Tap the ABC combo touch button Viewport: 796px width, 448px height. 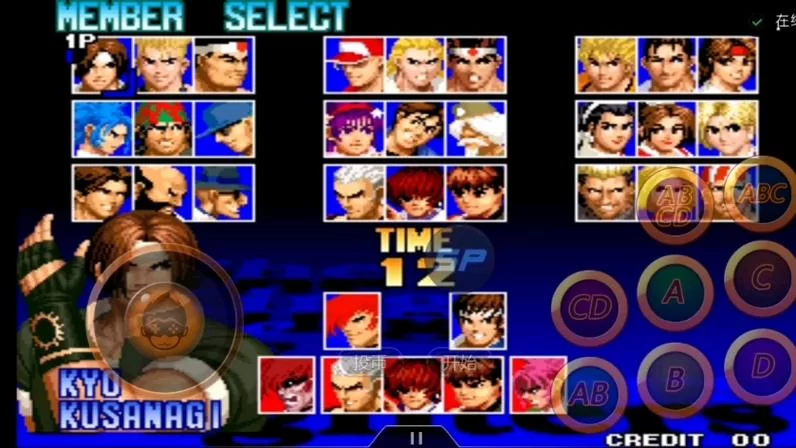(x=760, y=194)
